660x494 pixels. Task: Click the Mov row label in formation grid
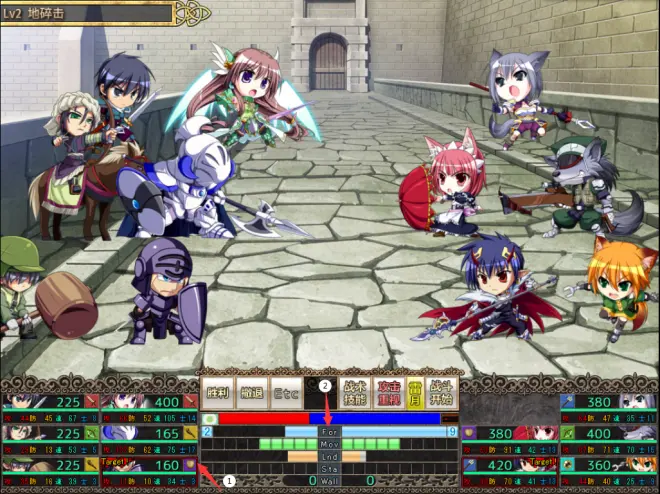point(330,444)
